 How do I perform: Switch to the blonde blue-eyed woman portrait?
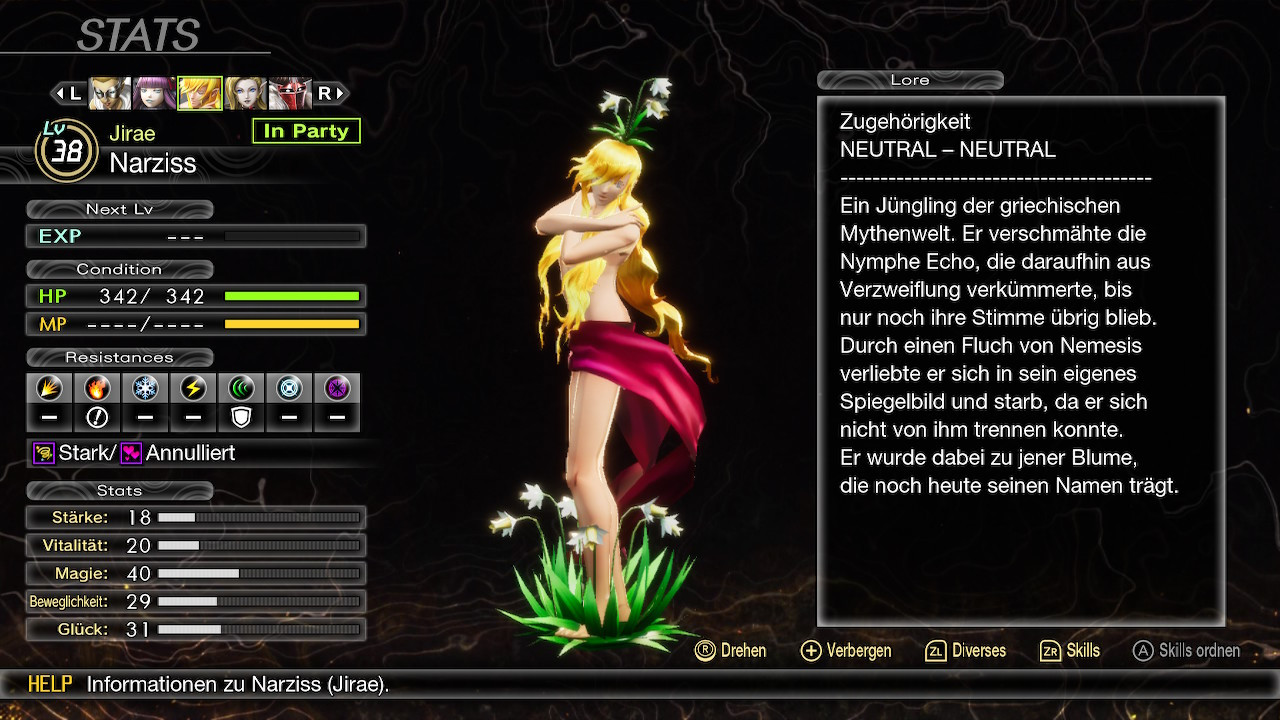pyautogui.click(x=245, y=93)
